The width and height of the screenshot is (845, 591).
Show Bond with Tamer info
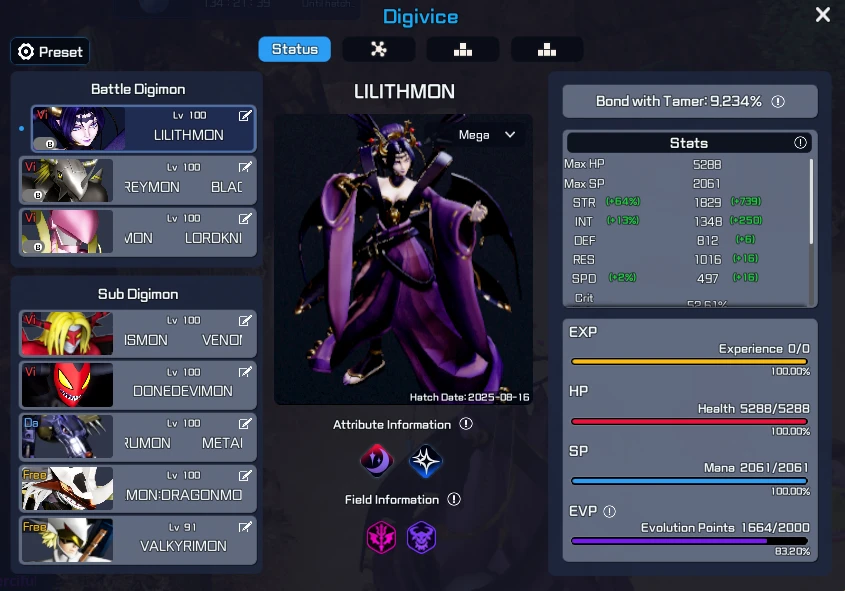click(778, 102)
